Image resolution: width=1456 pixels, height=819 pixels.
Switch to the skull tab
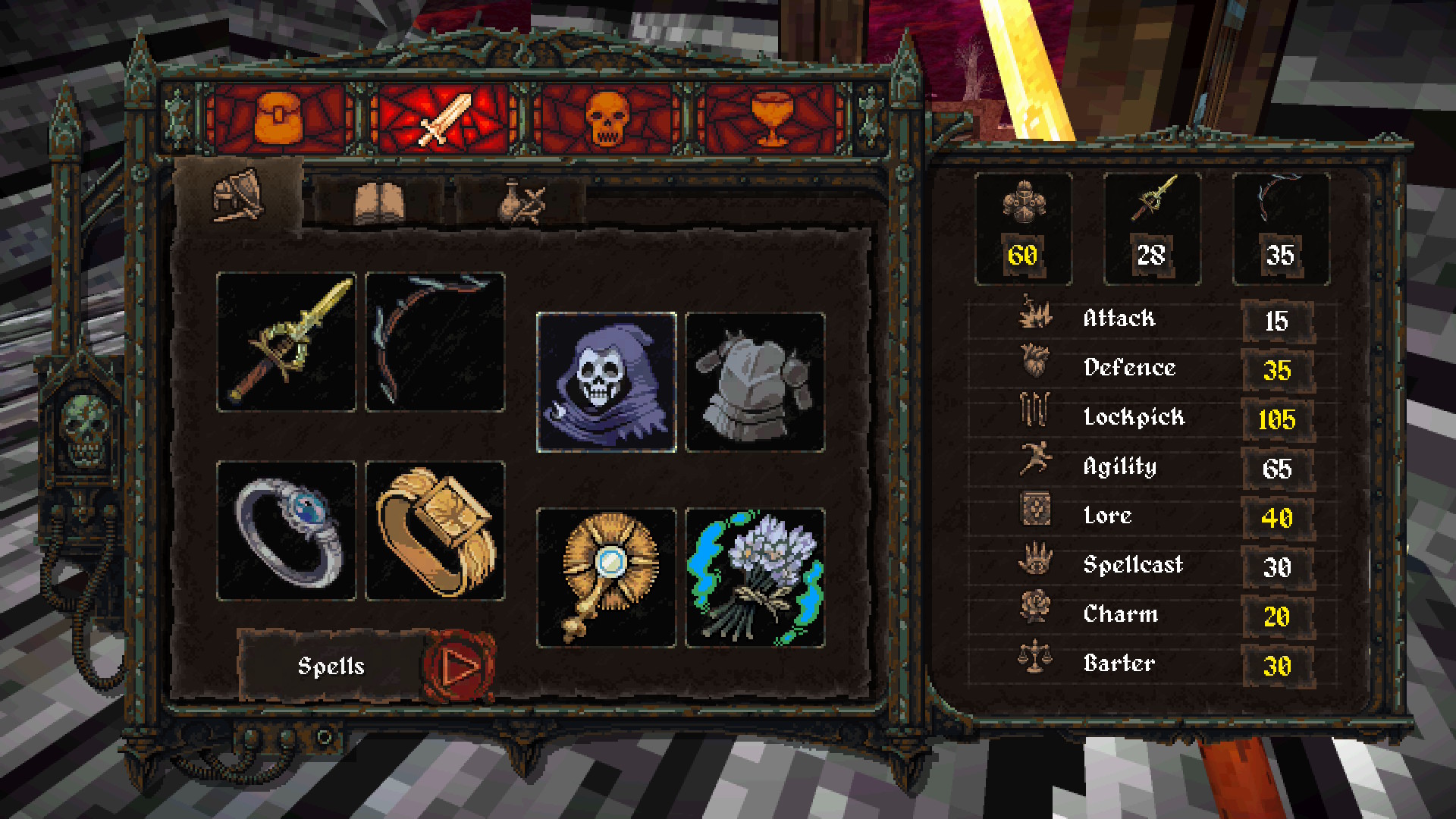[607, 120]
